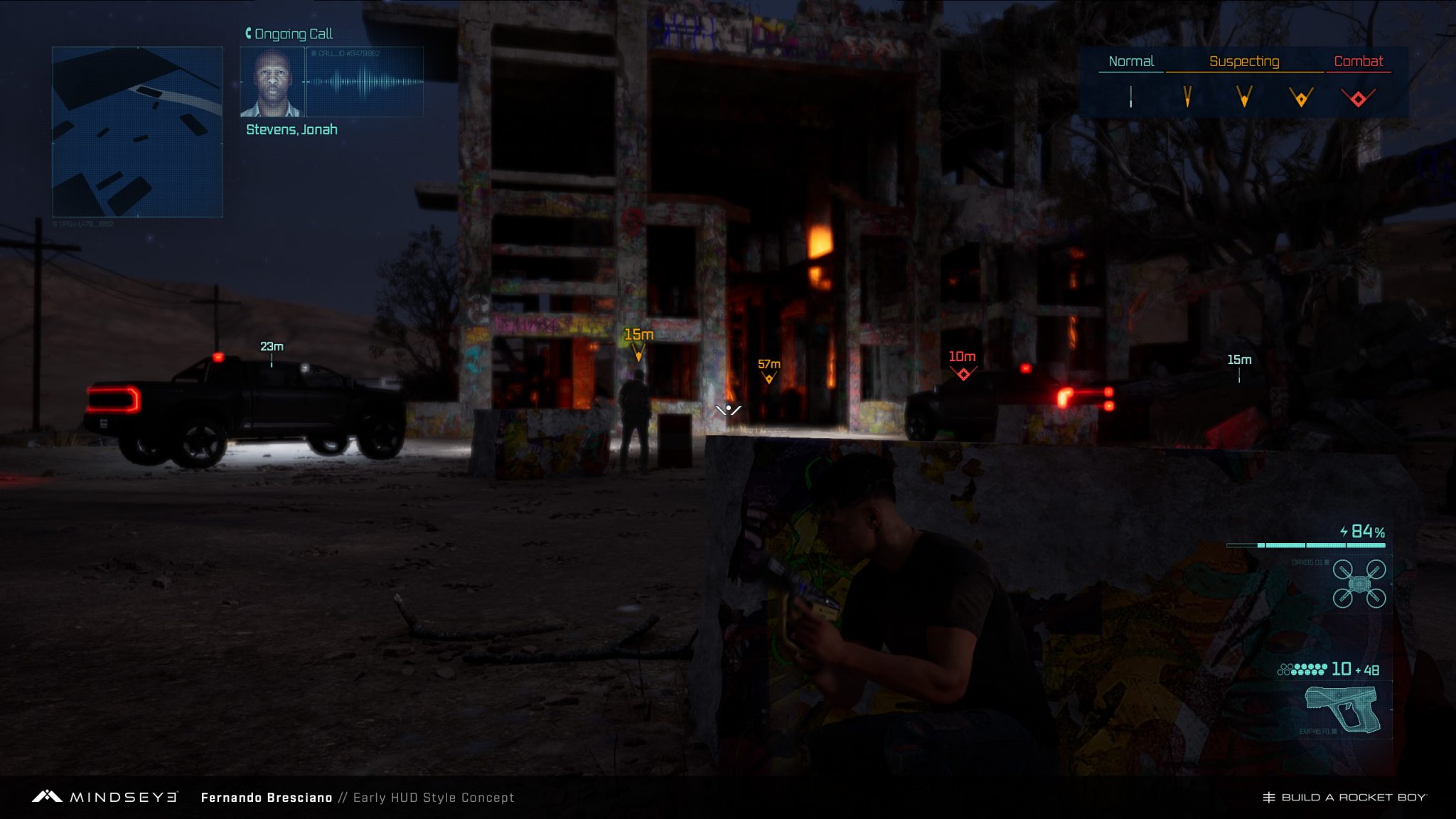The width and height of the screenshot is (1456, 819).
Task: Click the yellow 15m suspecting marker
Action: (x=638, y=351)
